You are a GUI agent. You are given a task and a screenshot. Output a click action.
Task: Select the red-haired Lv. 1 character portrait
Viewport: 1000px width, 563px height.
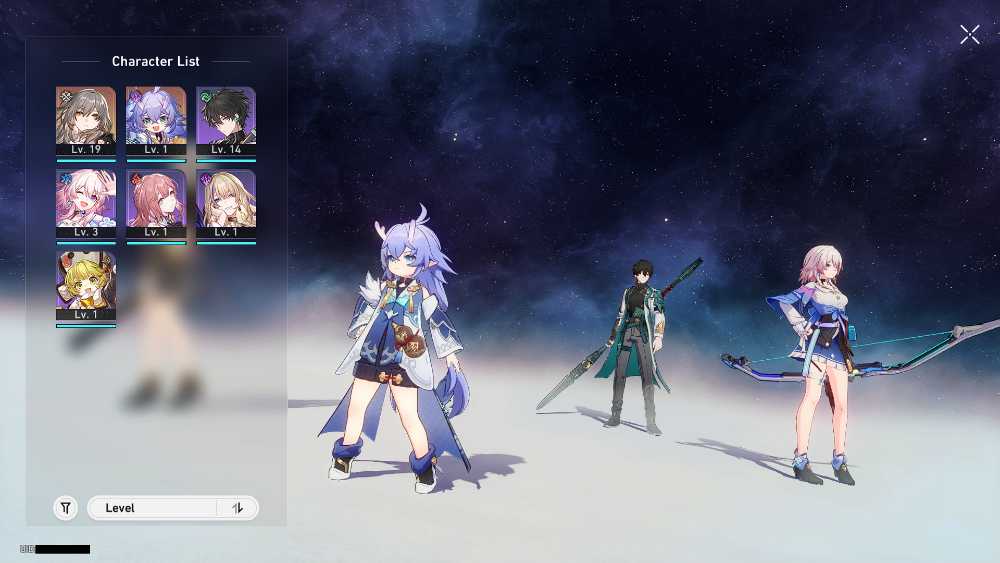156,203
